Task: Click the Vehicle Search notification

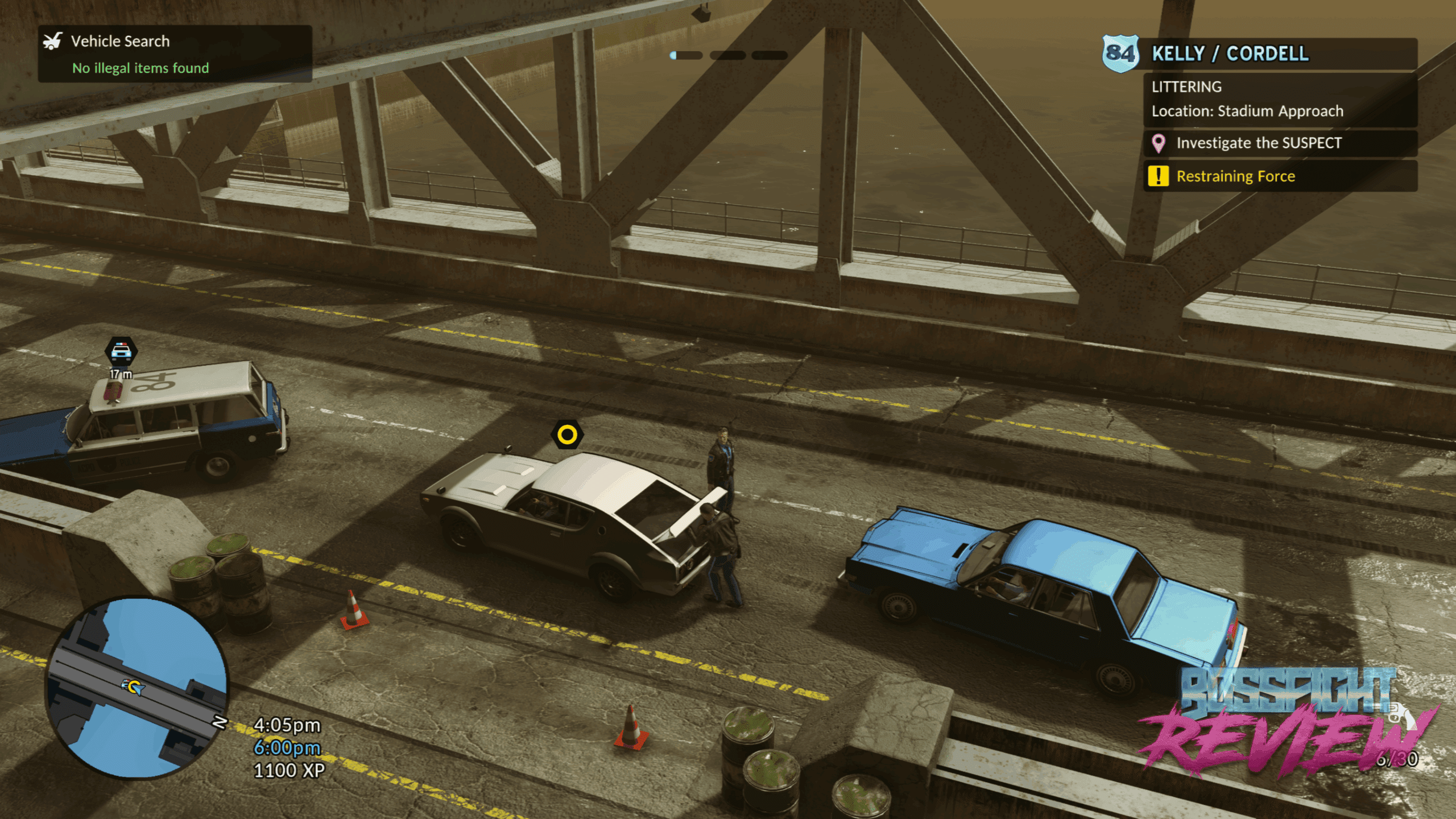Action: click(x=175, y=54)
